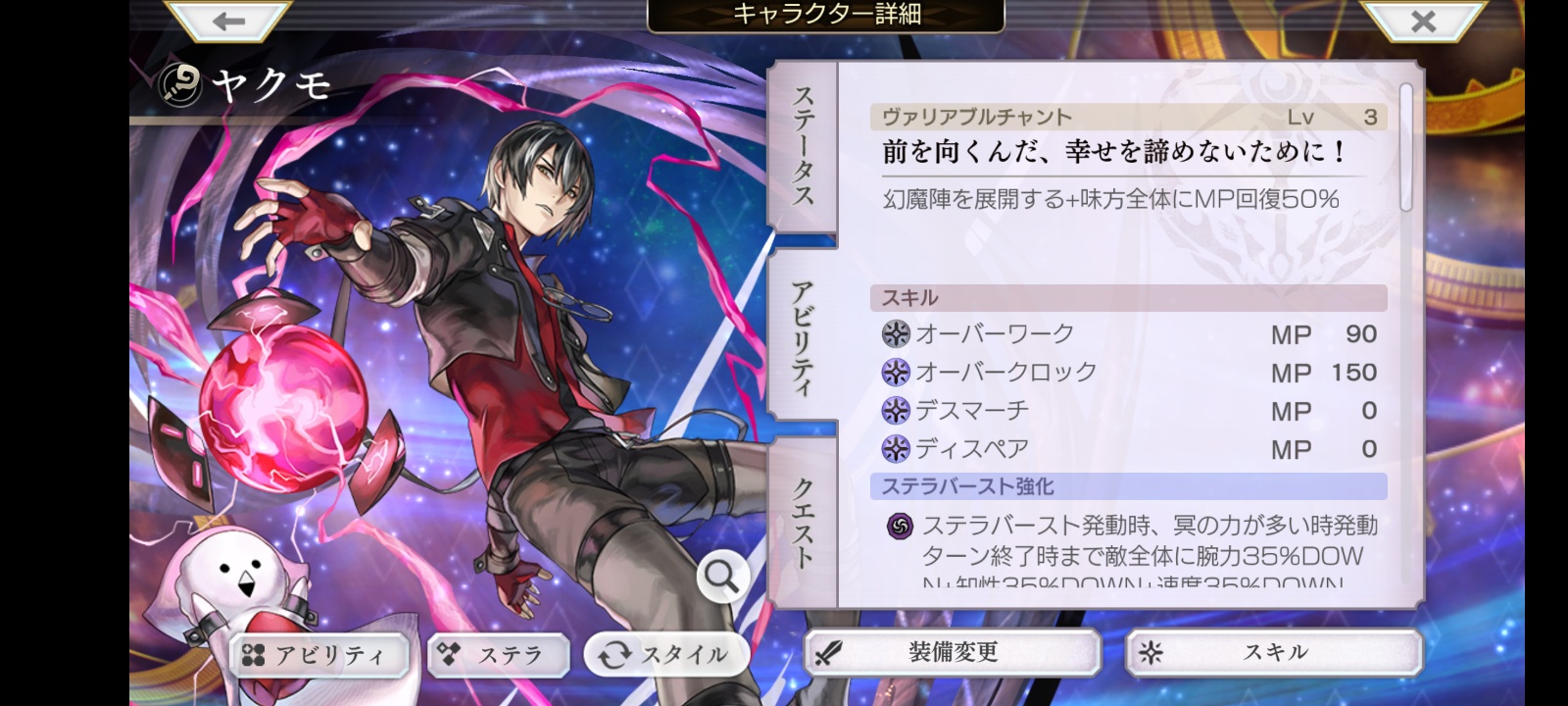This screenshot has width=1568, height=706.
Task: Close the character details screen
Action: [x=1423, y=21]
